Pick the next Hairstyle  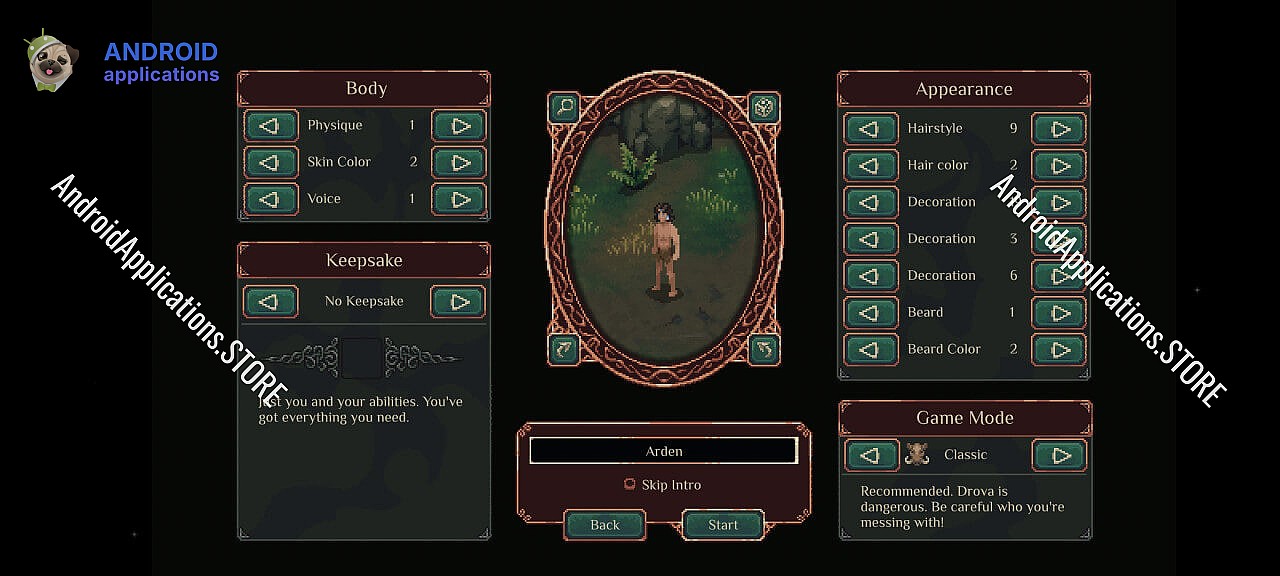(1059, 129)
